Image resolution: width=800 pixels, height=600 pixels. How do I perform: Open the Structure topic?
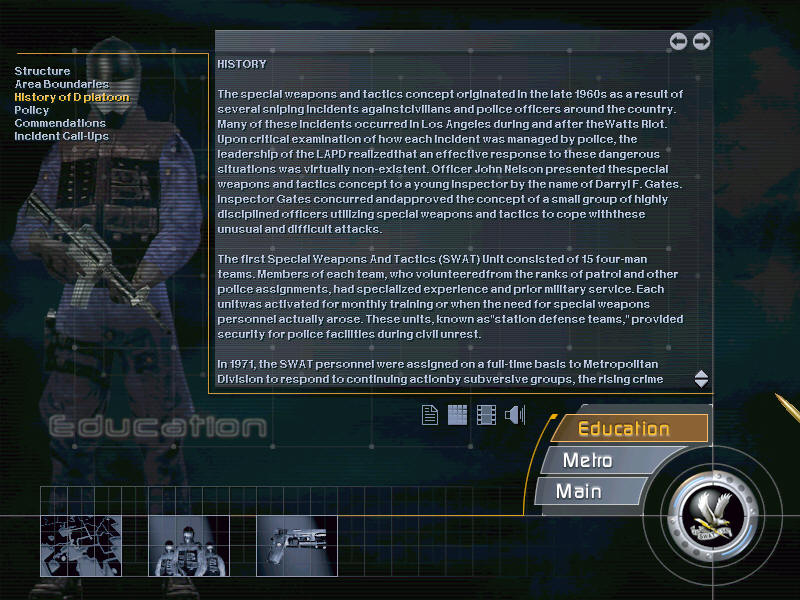coord(42,71)
